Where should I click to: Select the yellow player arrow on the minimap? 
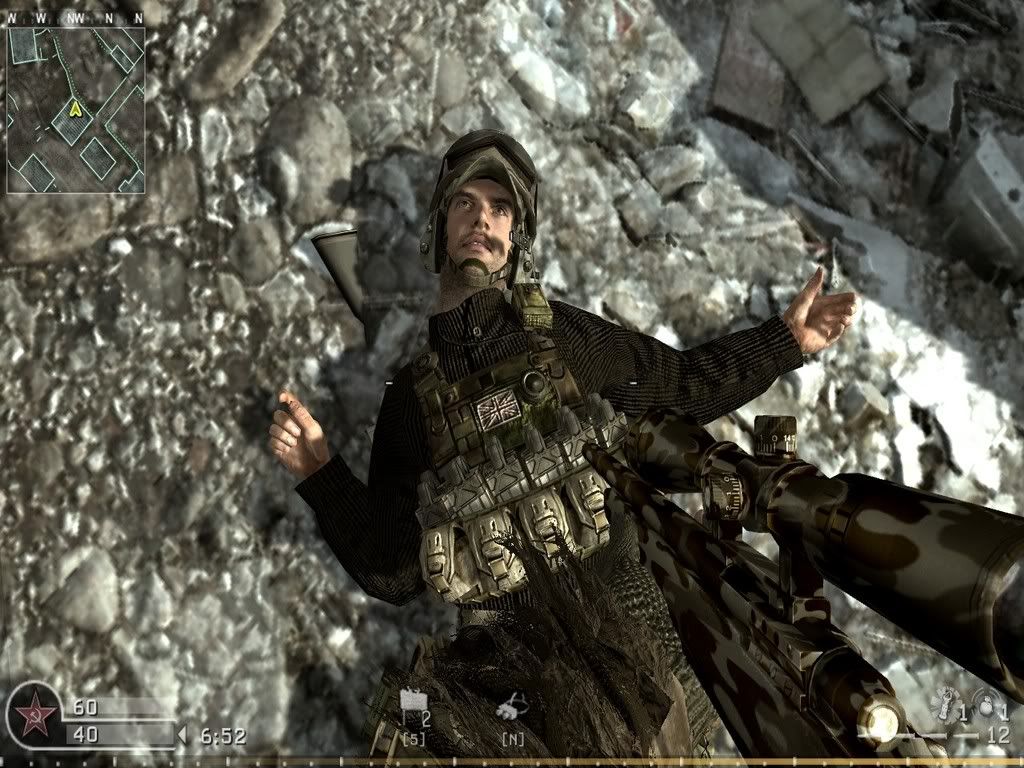point(73,109)
